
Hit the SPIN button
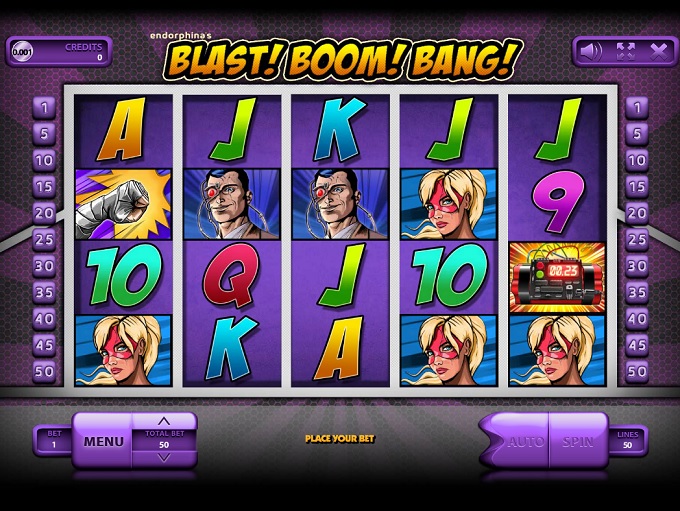pos(578,441)
